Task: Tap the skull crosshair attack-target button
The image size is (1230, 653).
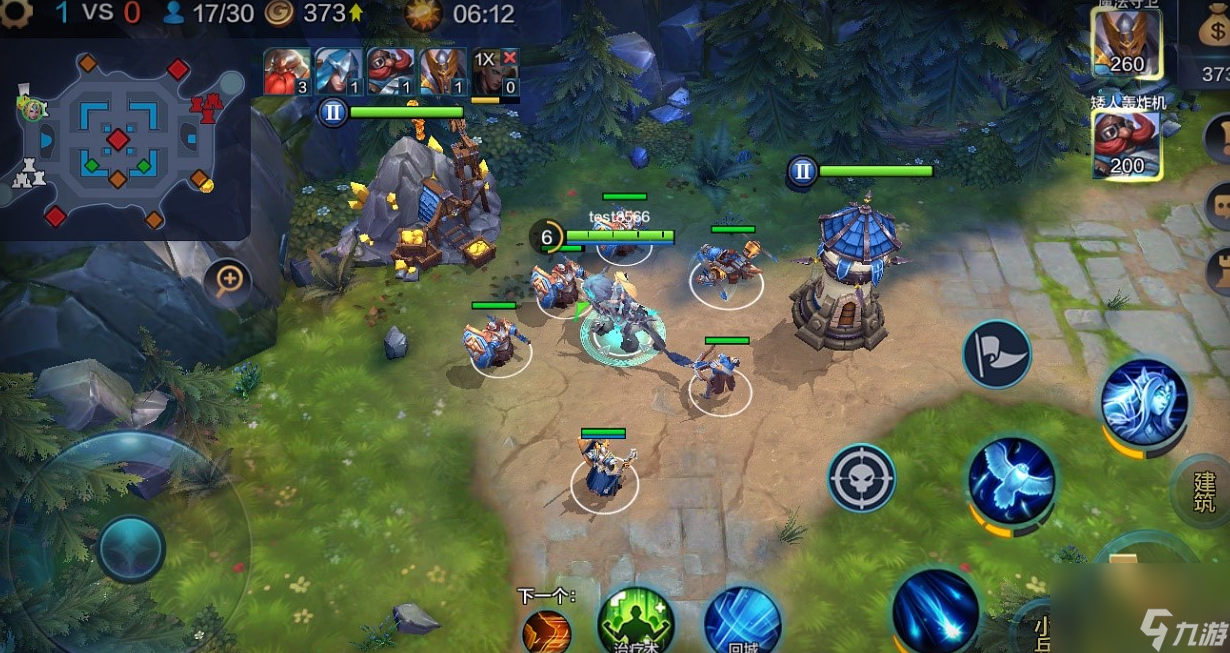Action: pos(861,478)
